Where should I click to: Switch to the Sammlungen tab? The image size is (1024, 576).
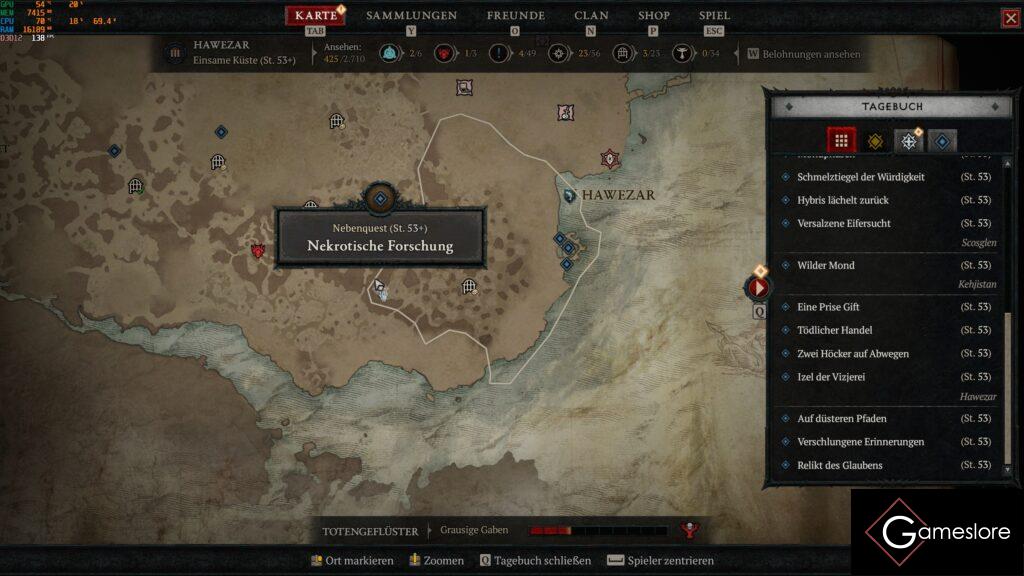click(411, 16)
